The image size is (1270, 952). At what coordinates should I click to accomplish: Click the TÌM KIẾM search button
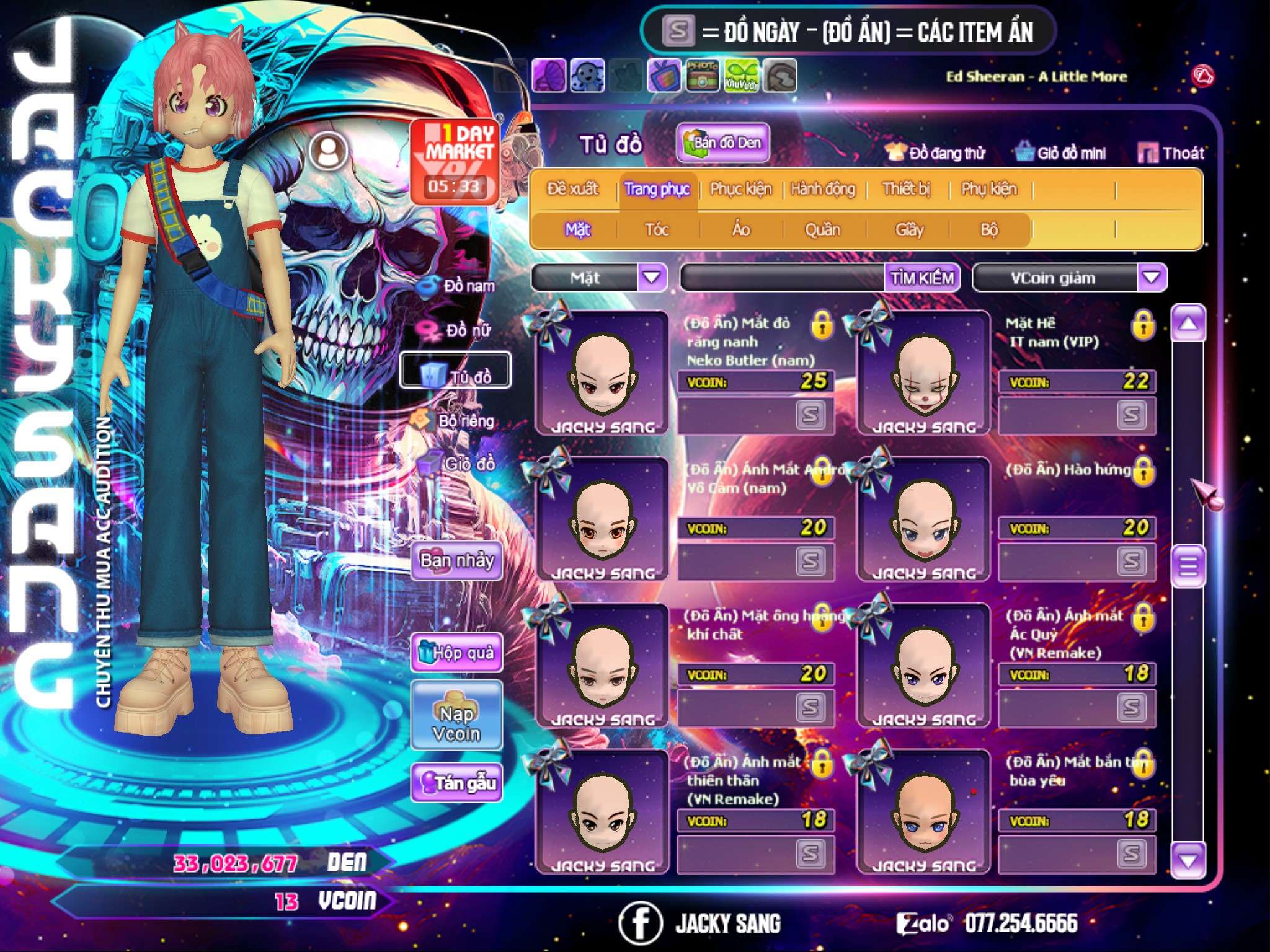(921, 278)
